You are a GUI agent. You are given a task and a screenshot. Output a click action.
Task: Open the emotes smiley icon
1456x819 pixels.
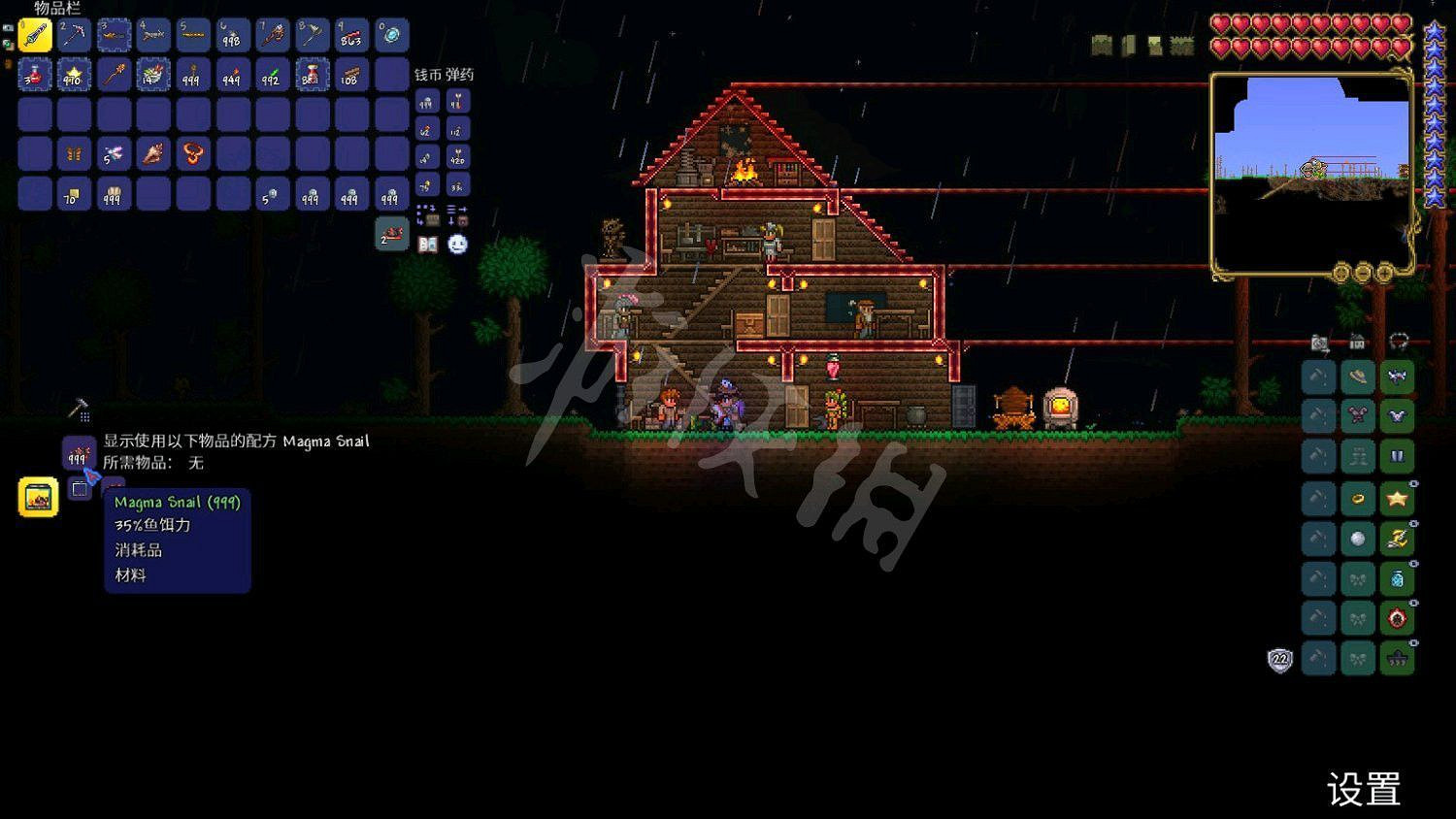coord(456,244)
